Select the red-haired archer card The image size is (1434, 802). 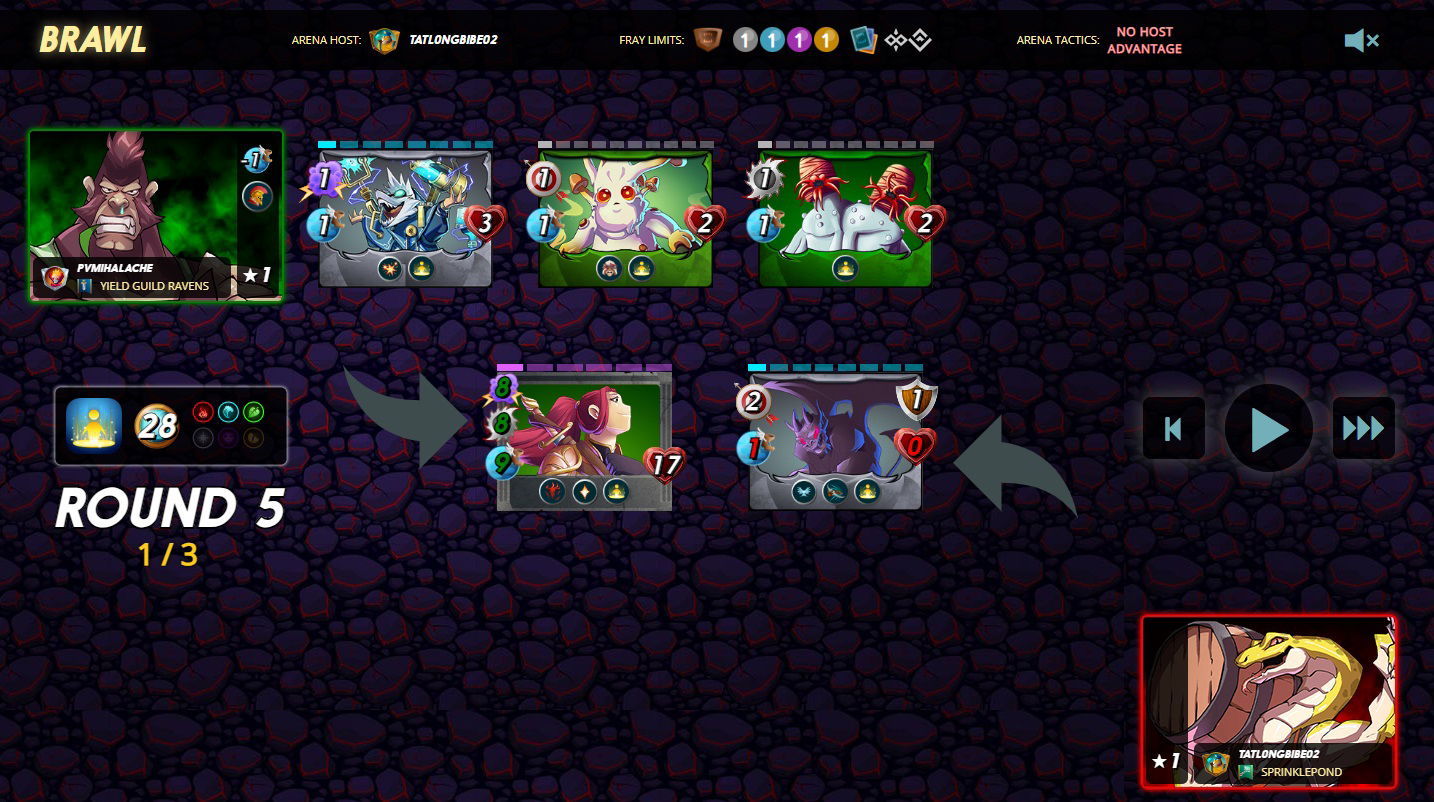(x=585, y=438)
